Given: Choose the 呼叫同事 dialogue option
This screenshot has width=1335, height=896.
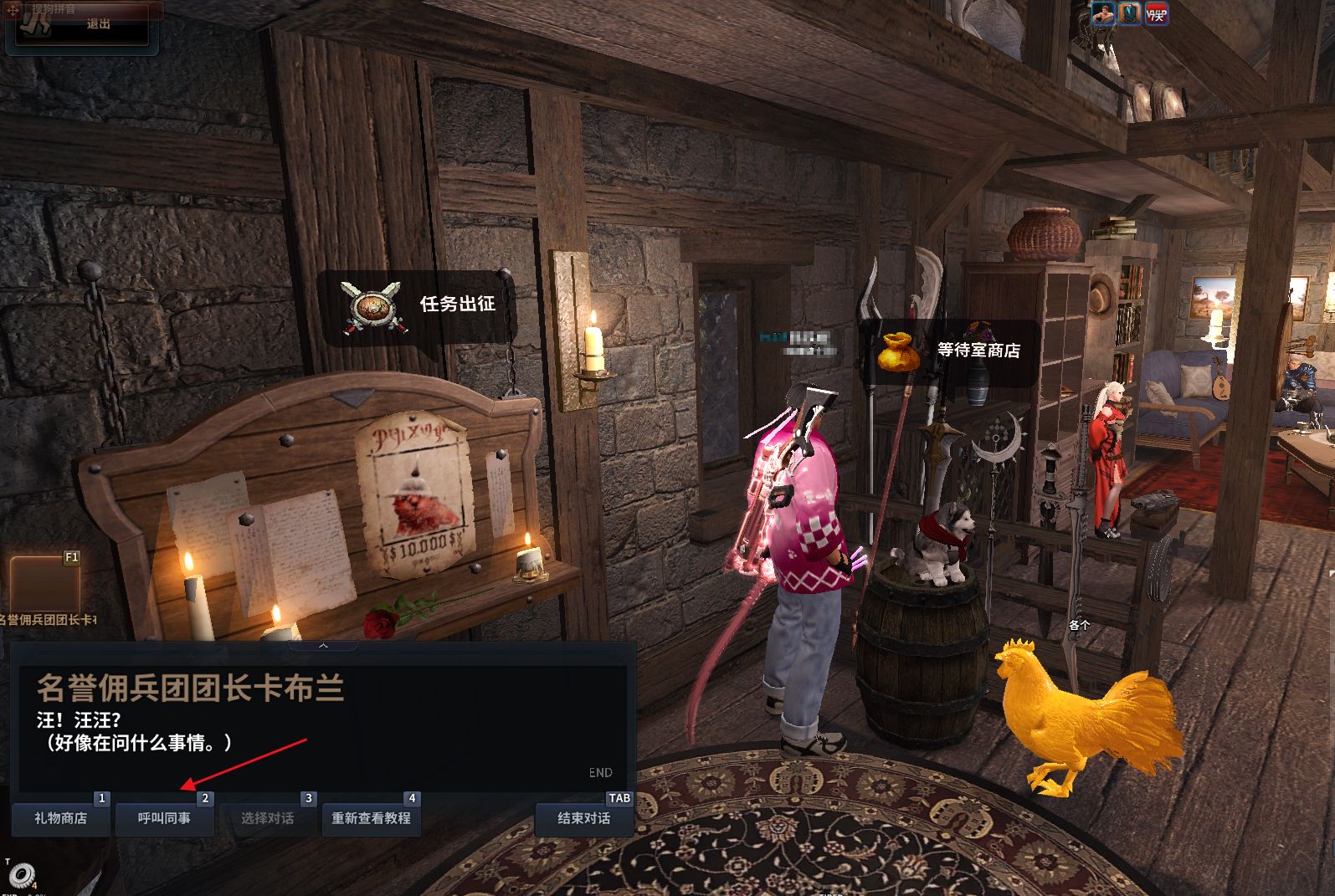Looking at the screenshot, I should (x=164, y=818).
